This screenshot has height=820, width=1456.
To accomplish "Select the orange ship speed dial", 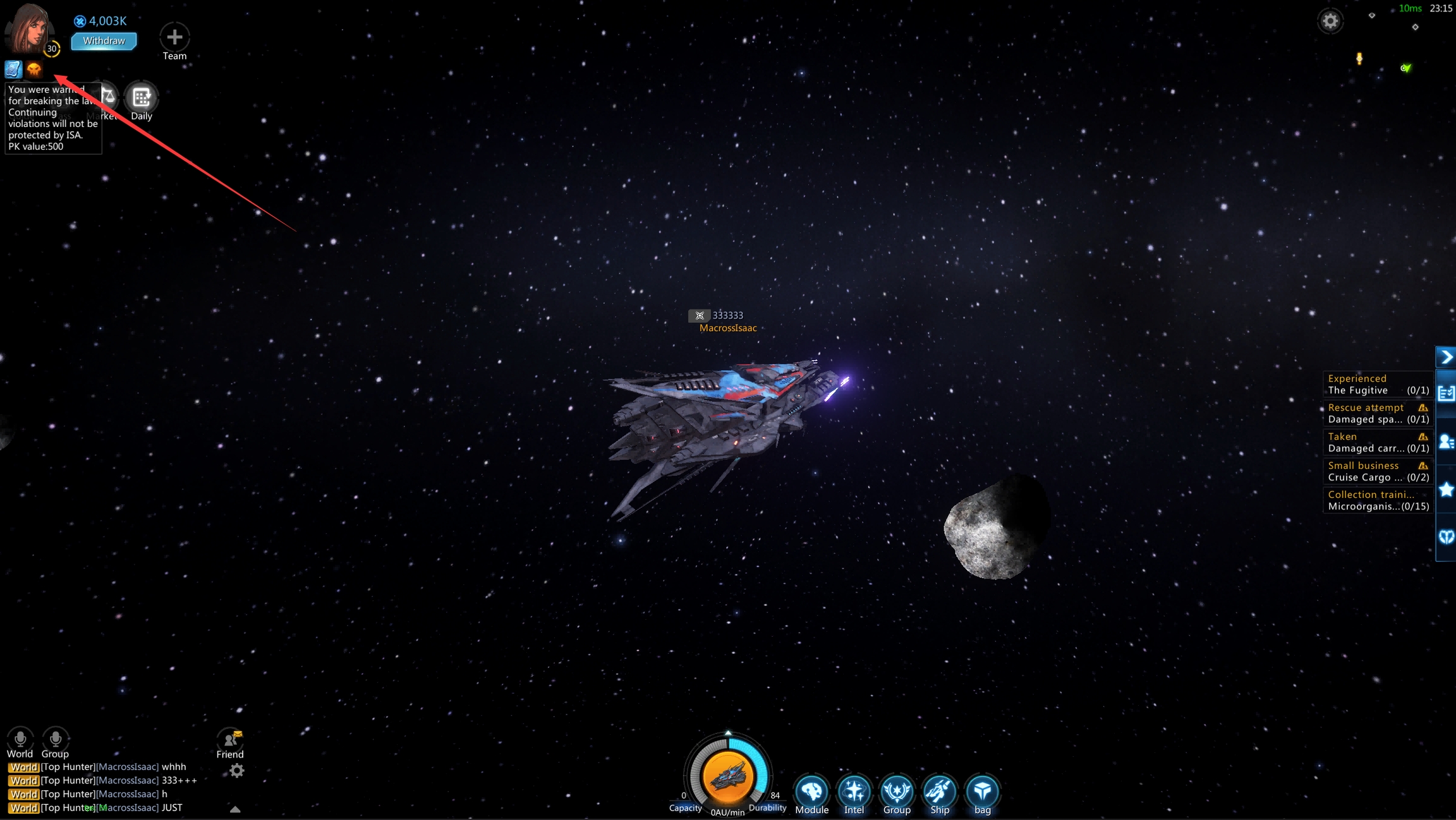I will tap(728, 776).
